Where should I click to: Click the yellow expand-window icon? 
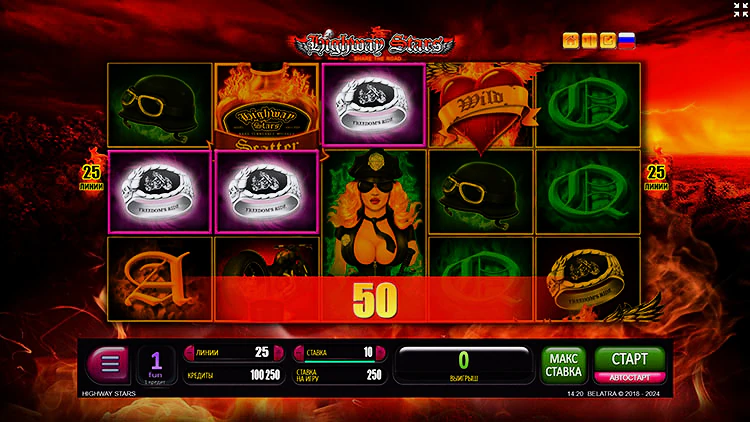click(x=607, y=41)
